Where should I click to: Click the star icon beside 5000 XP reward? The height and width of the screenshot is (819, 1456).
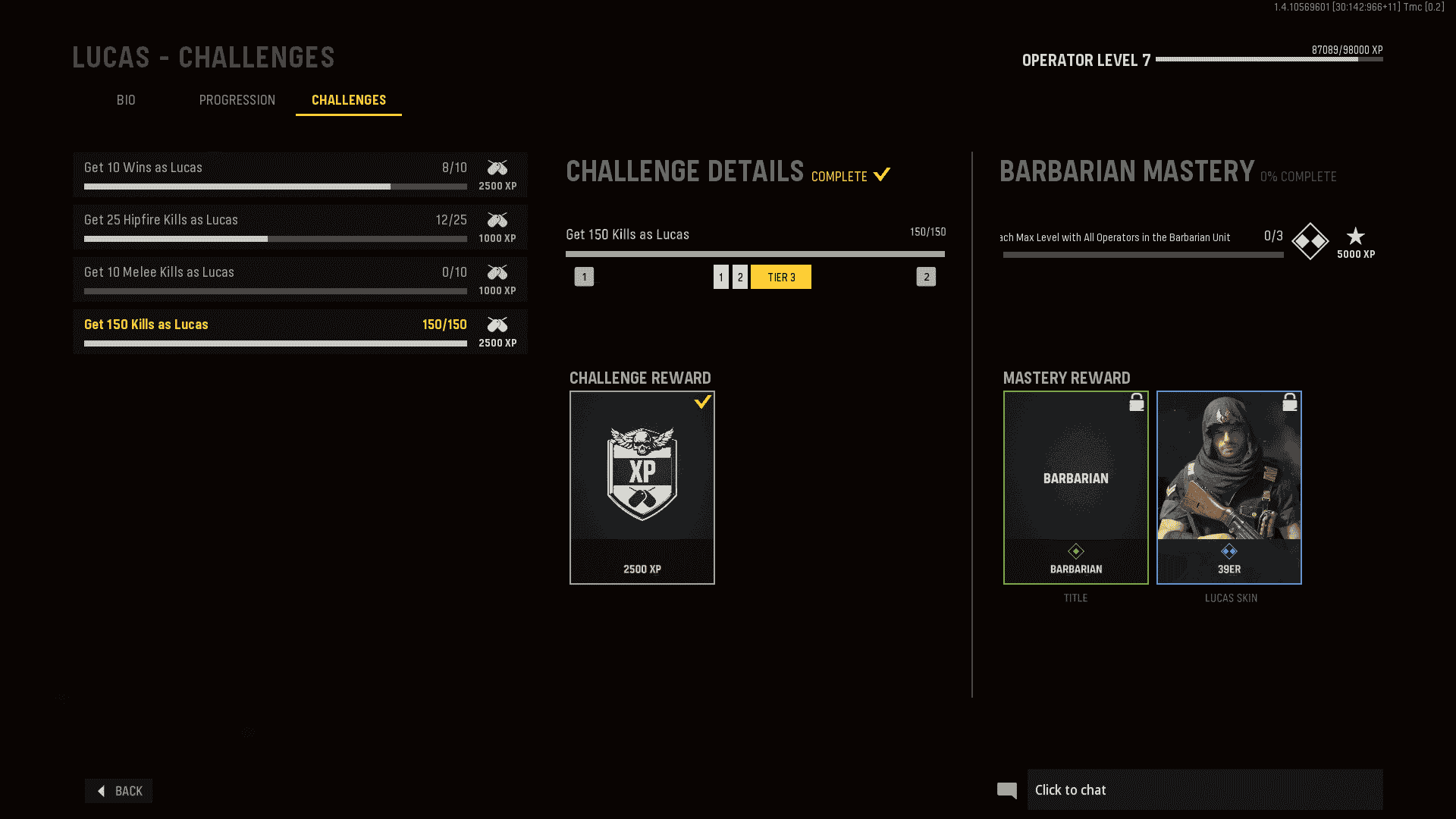(x=1355, y=236)
